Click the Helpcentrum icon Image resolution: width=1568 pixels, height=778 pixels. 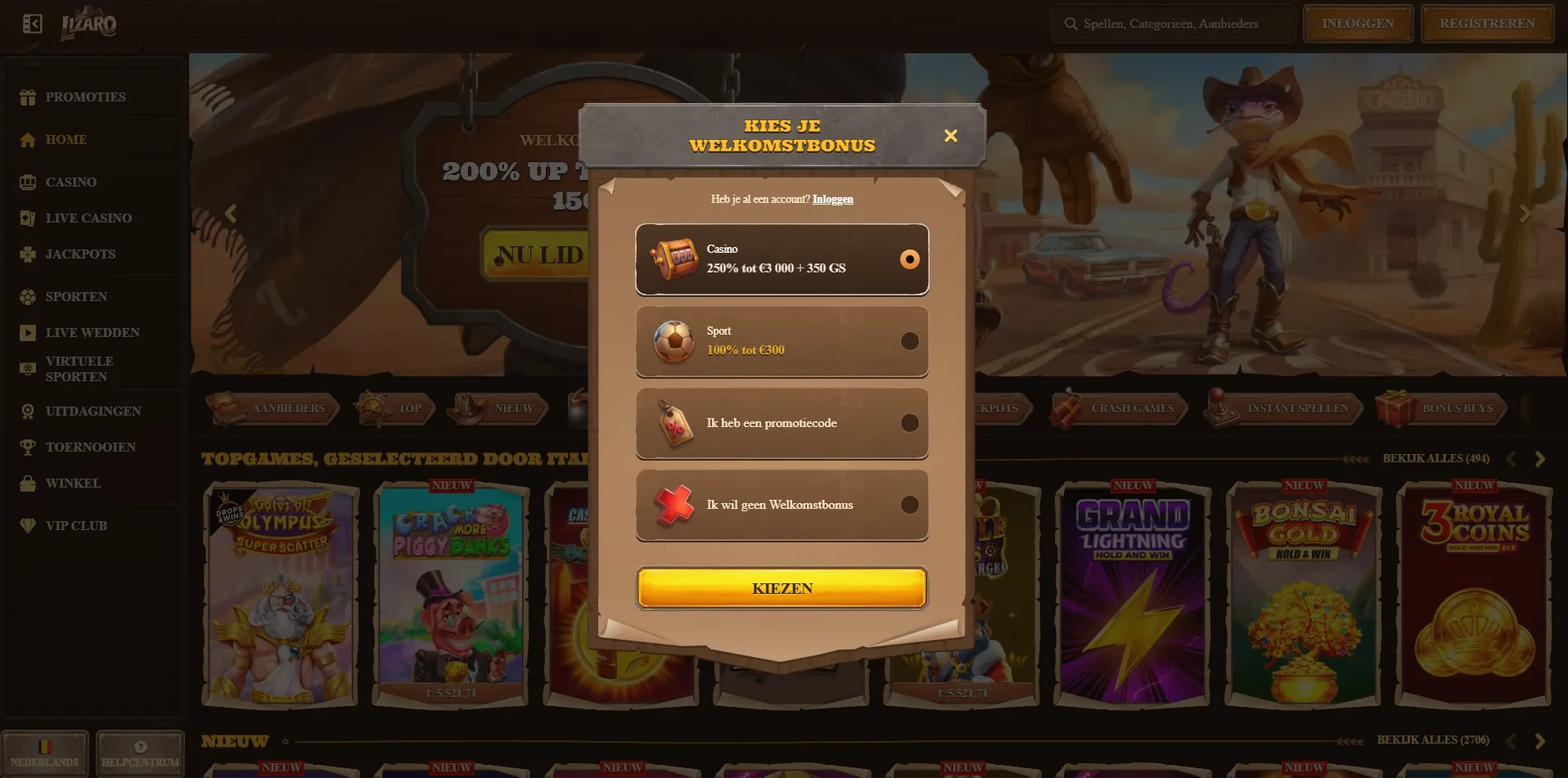[x=140, y=746]
